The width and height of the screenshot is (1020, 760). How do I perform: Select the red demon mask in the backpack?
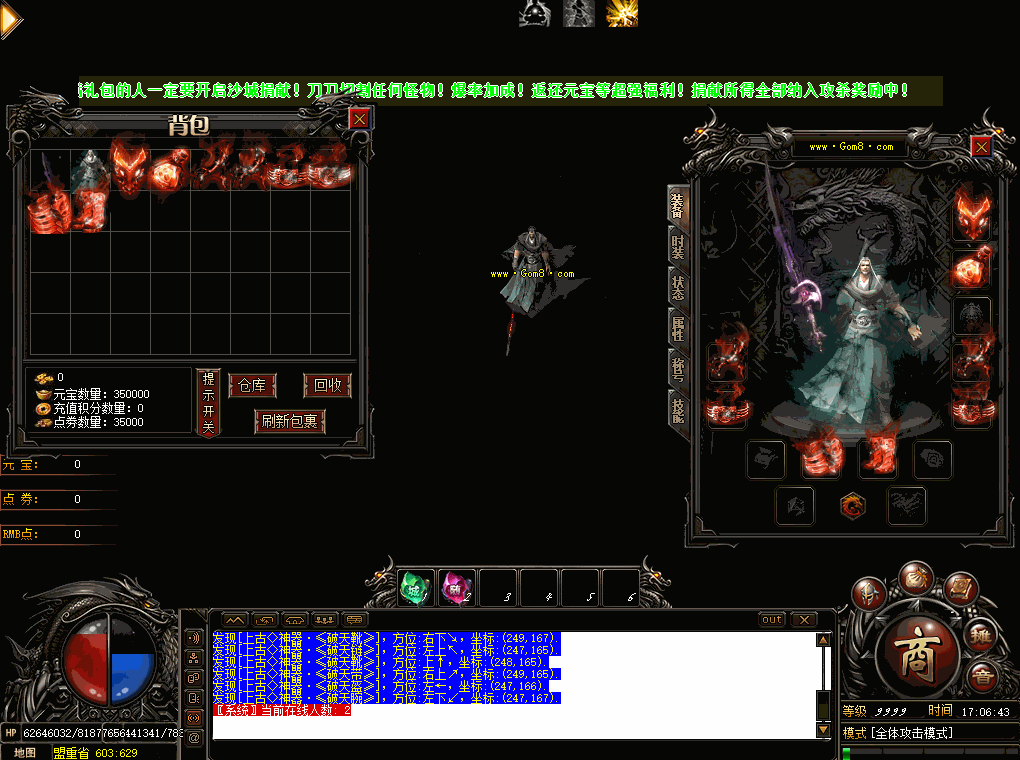point(130,168)
